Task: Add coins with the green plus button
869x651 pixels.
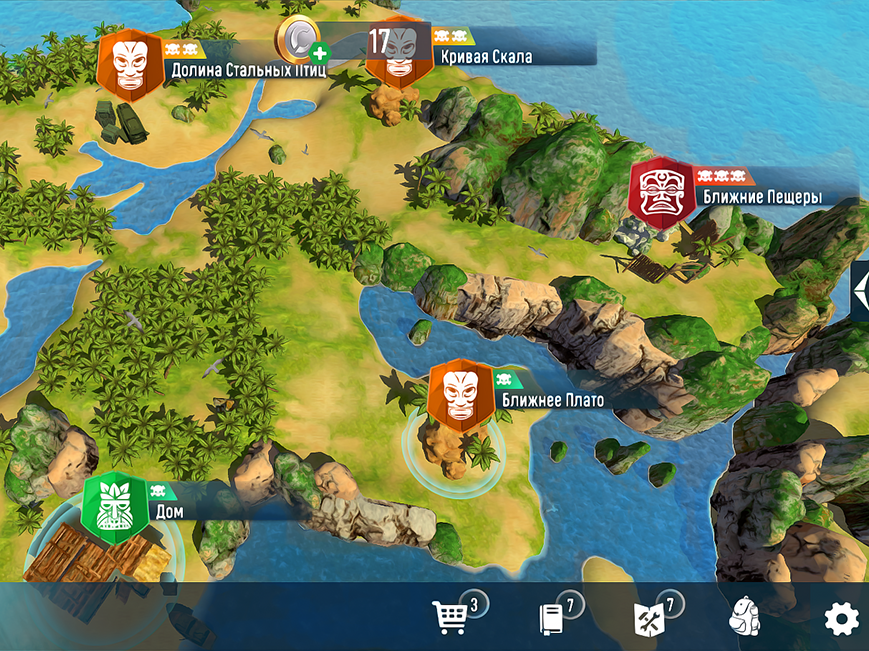Action: tap(319, 54)
